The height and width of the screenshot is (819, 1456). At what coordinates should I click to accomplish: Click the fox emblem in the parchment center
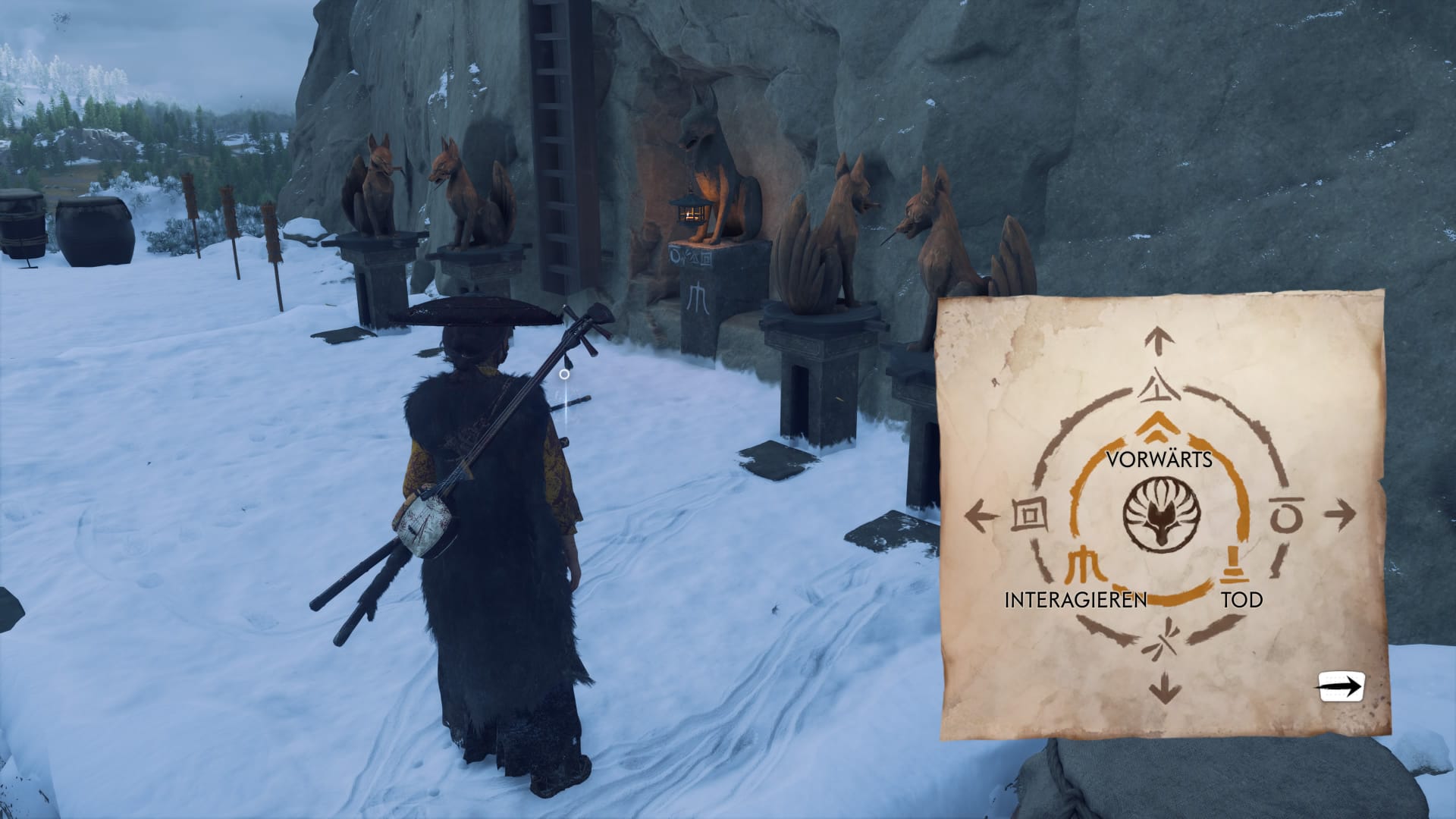1158,515
